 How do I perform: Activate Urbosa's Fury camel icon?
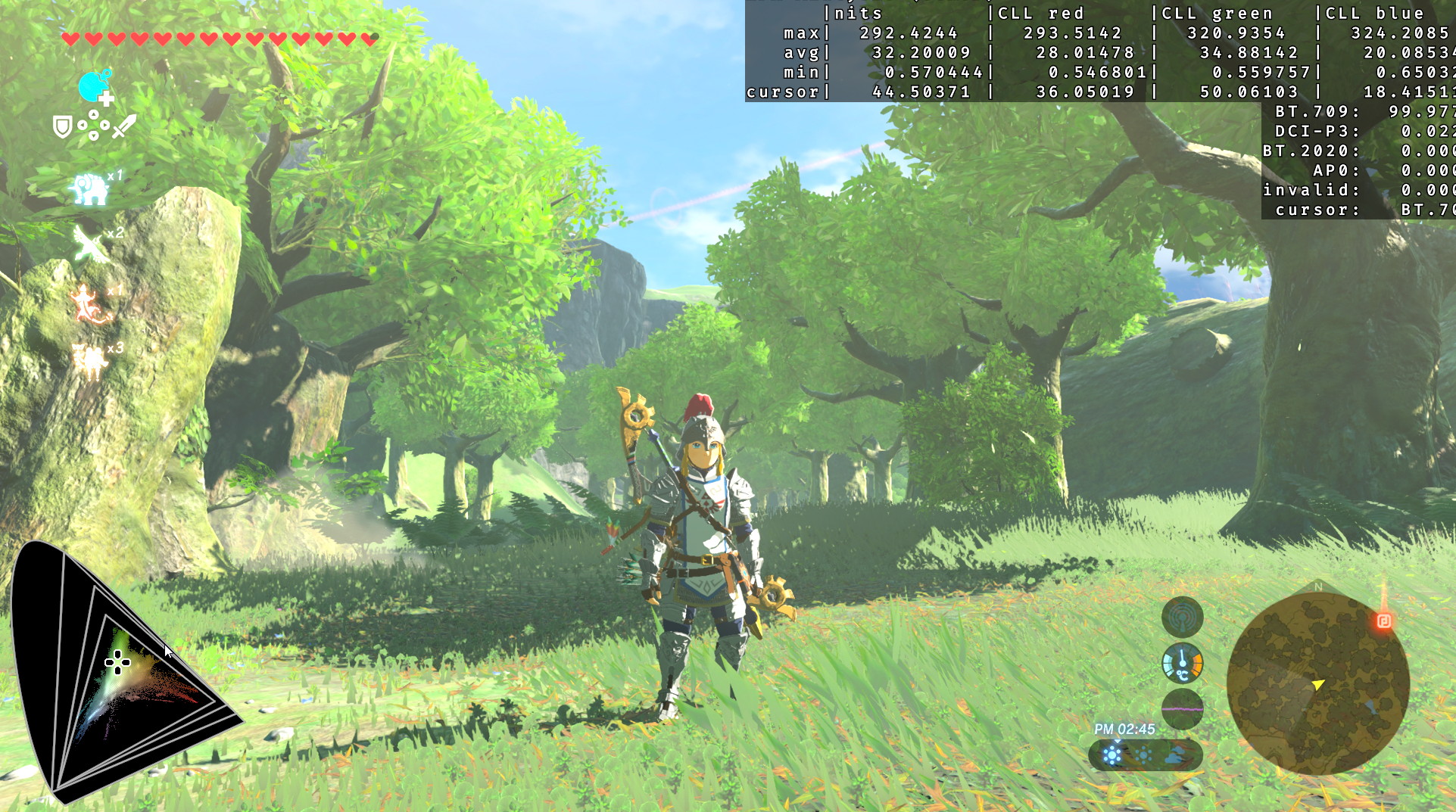[x=91, y=360]
